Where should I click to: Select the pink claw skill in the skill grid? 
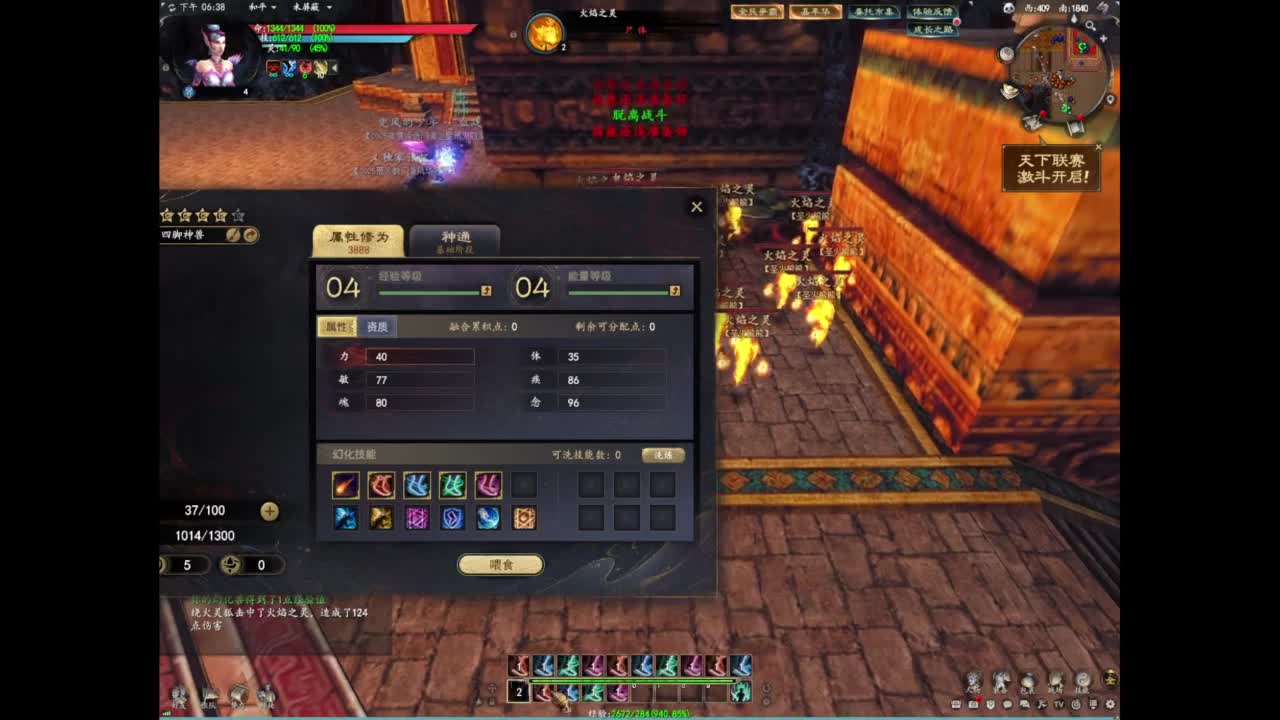(490, 484)
